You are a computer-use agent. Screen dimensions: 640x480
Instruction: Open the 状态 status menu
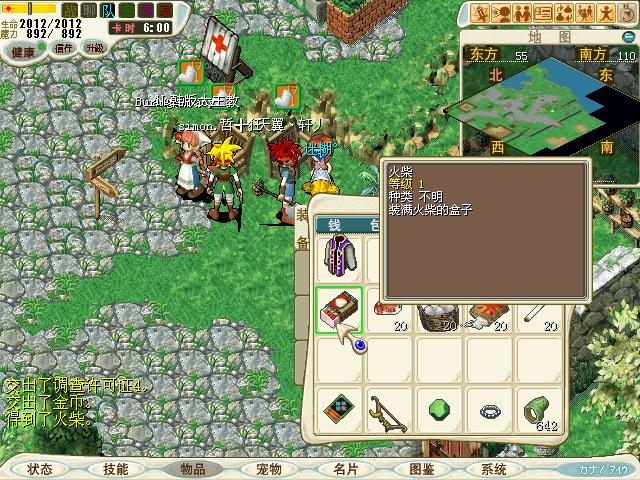coord(40,468)
